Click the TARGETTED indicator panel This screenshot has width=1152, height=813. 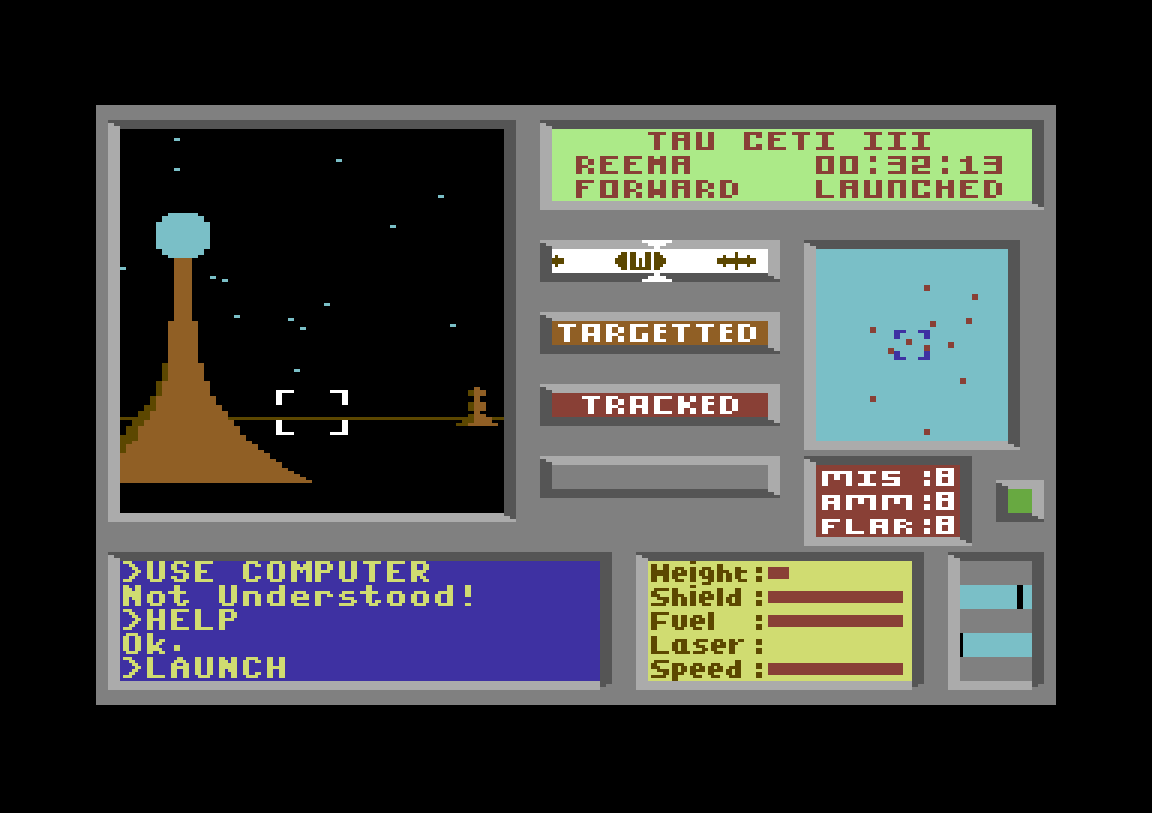[659, 333]
